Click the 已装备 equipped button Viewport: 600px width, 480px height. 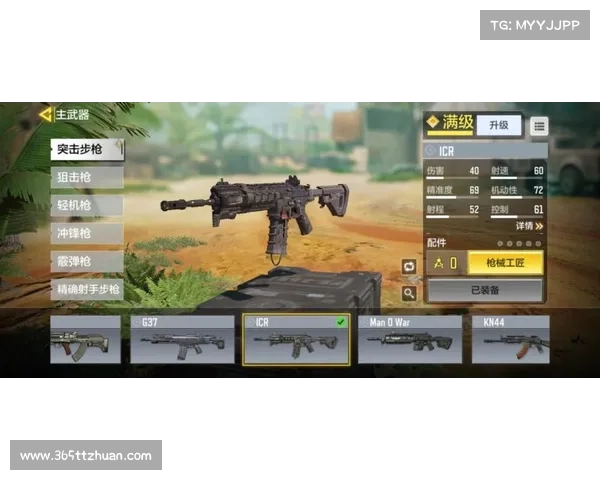pos(486,291)
